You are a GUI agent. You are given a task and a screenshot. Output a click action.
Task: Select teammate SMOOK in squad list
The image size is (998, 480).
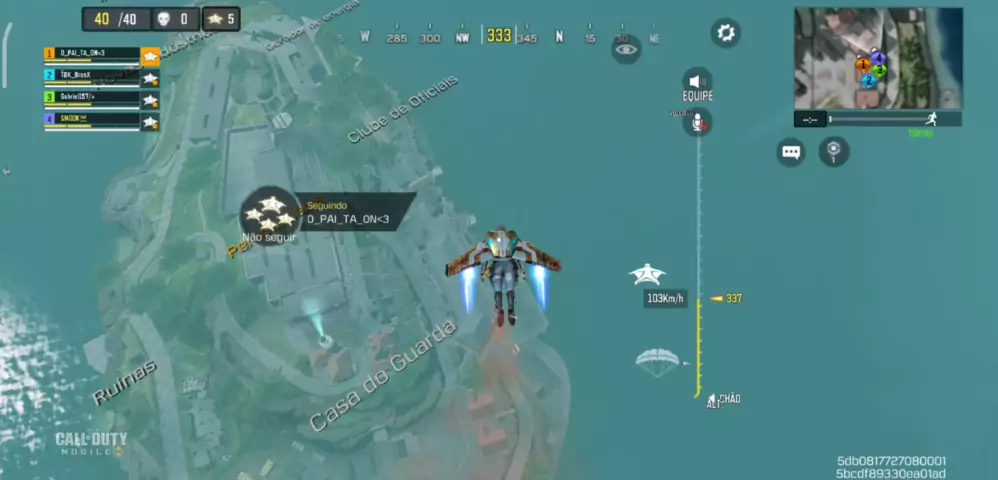point(92,120)
